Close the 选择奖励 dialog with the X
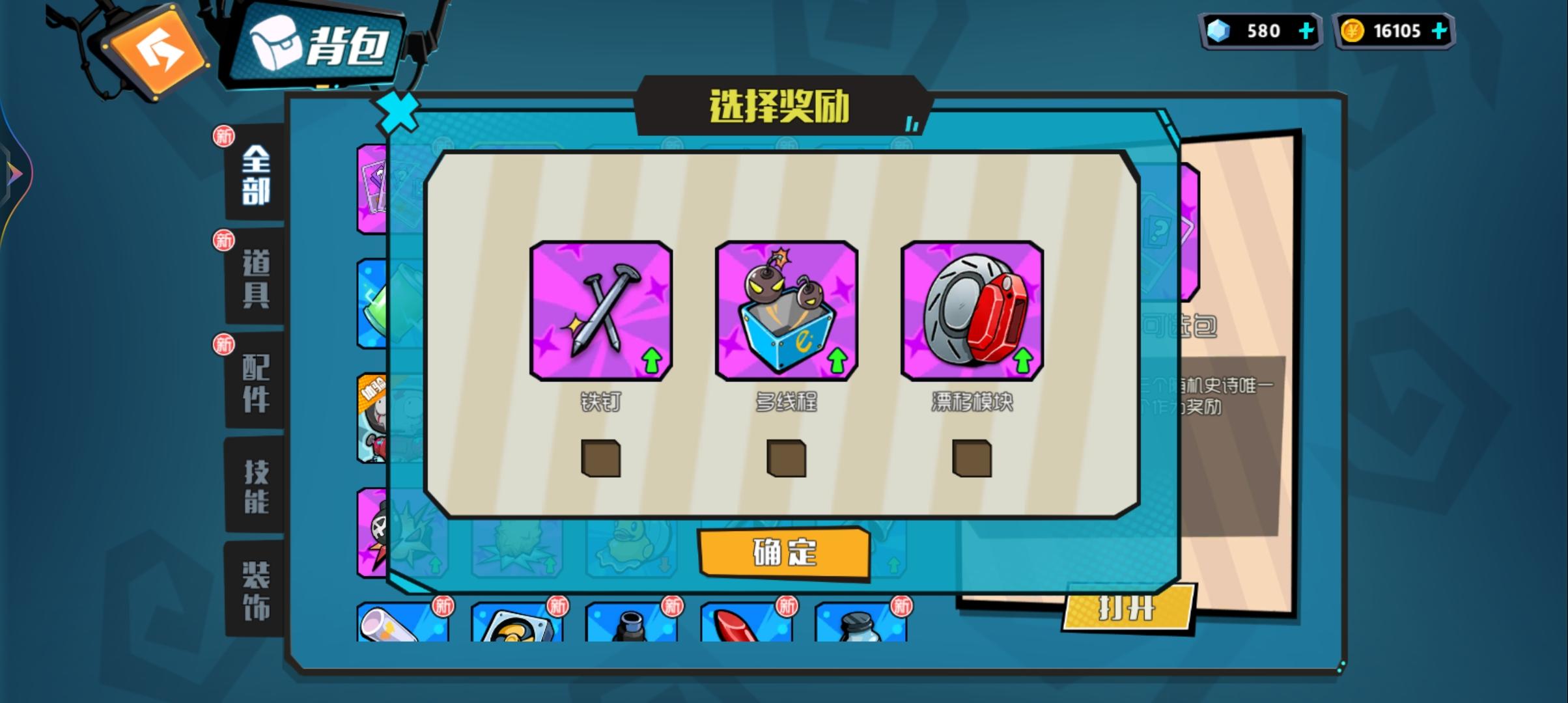Image resolution: width=1568 pixels, height=703 pixels. pyautogui.click(x=399, y=112)
